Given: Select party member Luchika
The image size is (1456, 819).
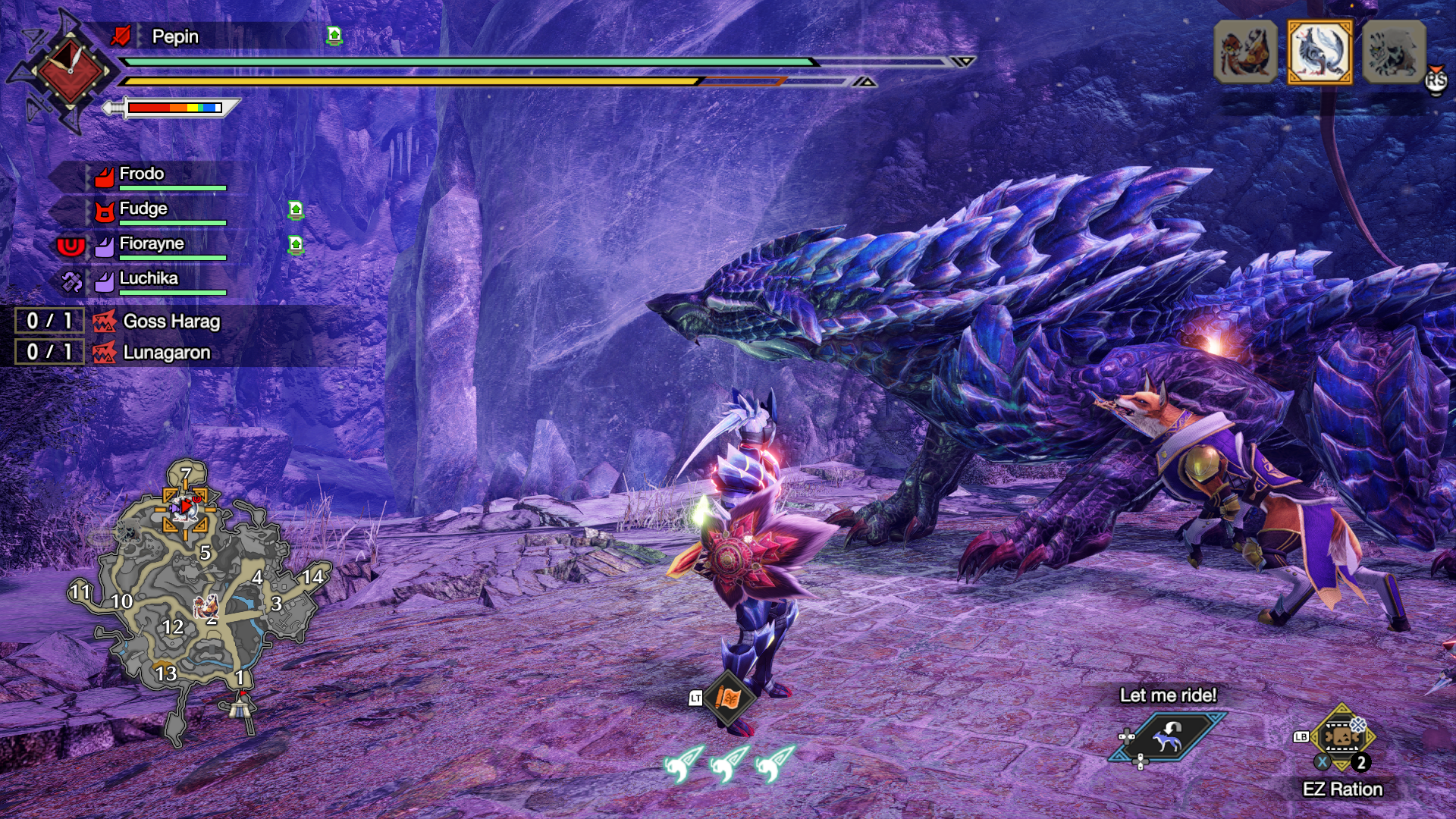Looking at the screenshot, I should [x=149, y=278].
